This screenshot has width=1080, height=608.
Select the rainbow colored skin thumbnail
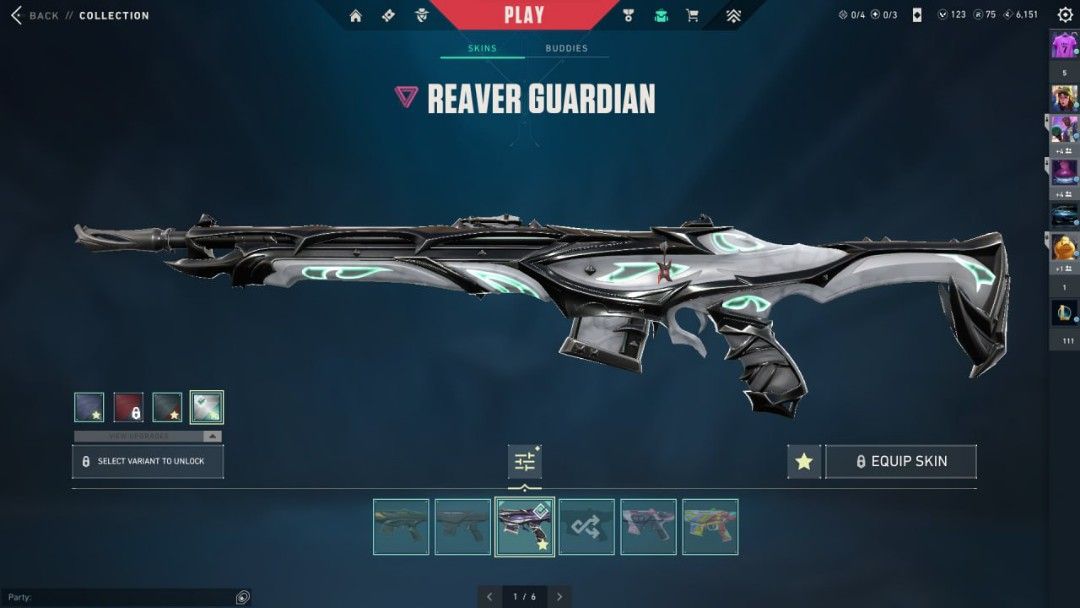(710, 526)
